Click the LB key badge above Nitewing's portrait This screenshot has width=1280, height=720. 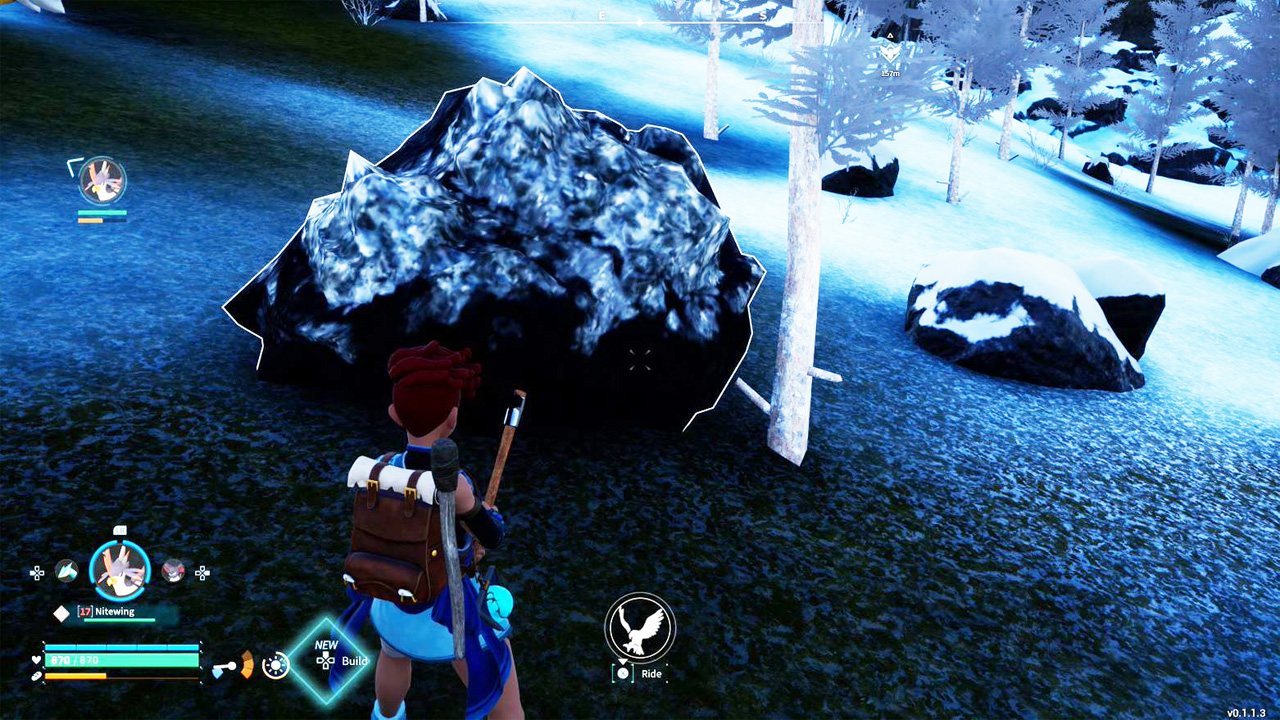[x=120, y=530]
